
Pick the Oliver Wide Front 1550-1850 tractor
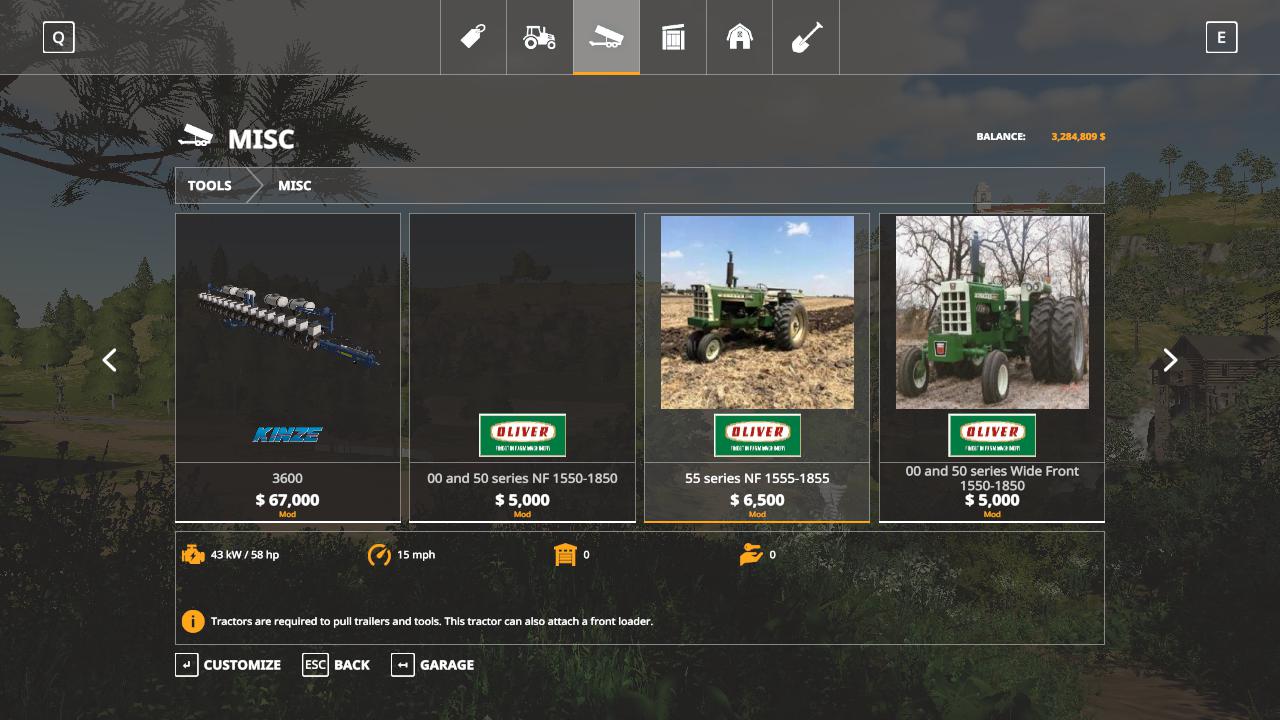pyautogui.click(x=992, y=366)
